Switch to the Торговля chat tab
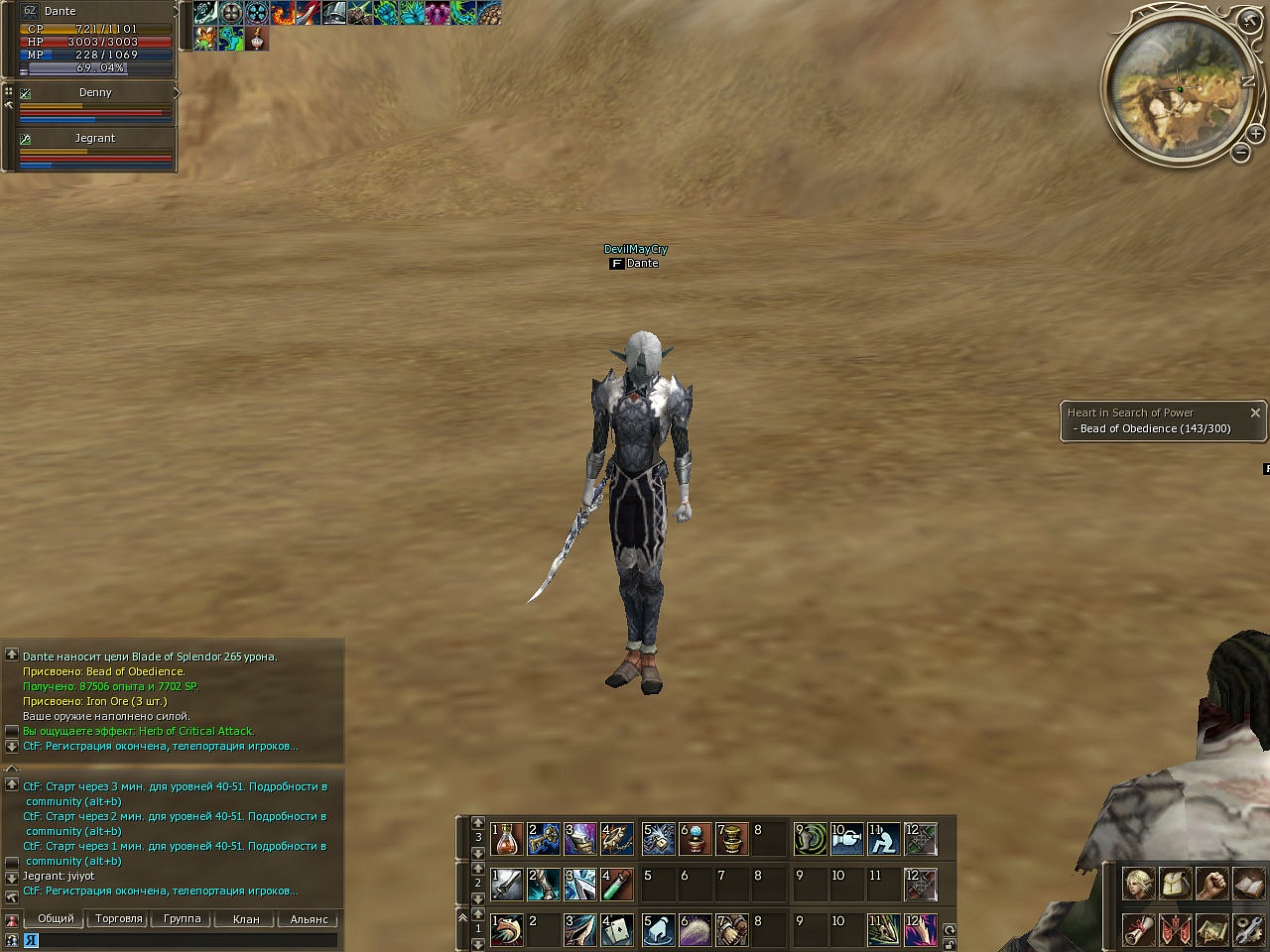 119,919
